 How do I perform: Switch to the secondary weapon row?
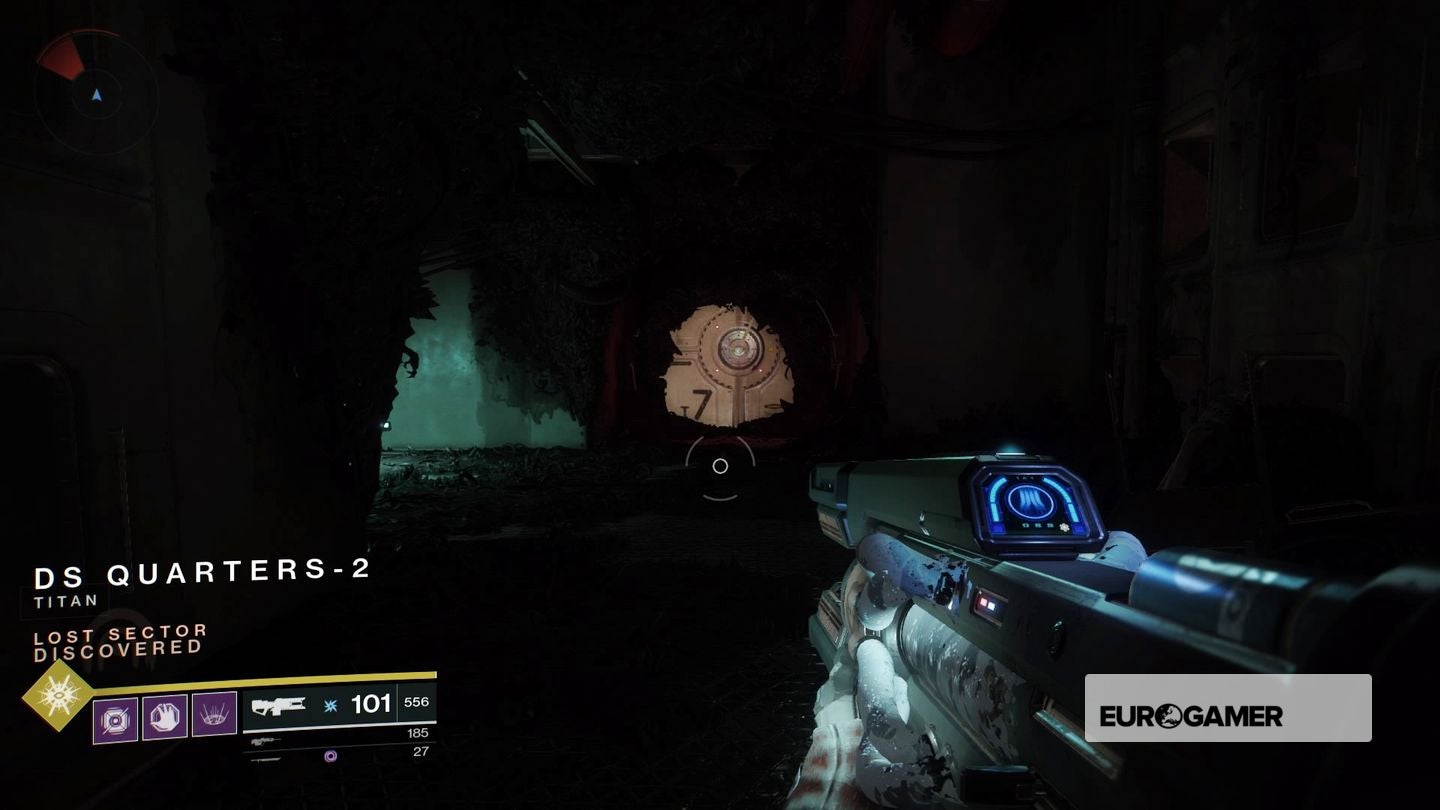[x=338, y=737]
